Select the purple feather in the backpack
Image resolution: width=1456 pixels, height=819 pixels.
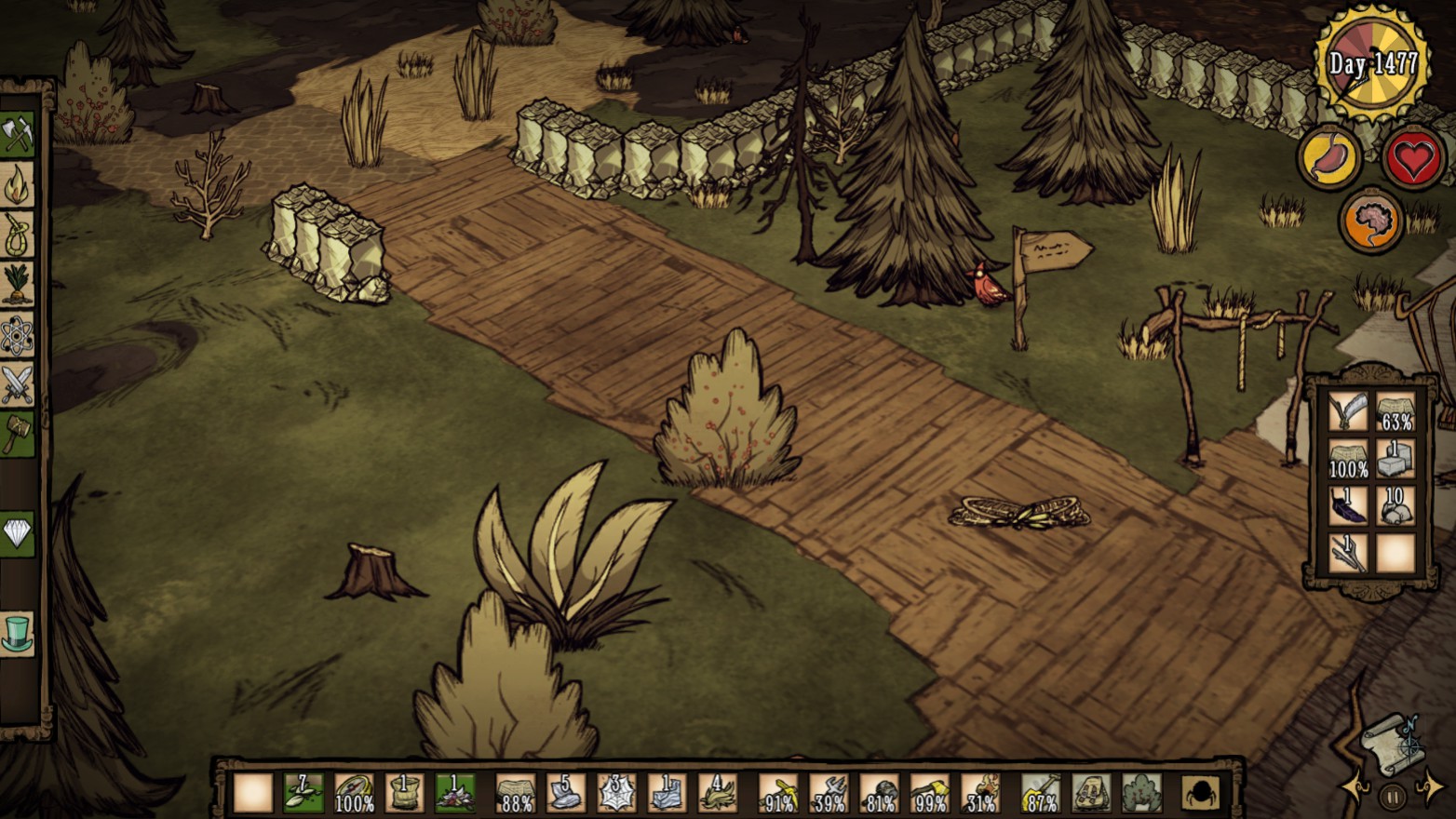[x=1348, y=505]
